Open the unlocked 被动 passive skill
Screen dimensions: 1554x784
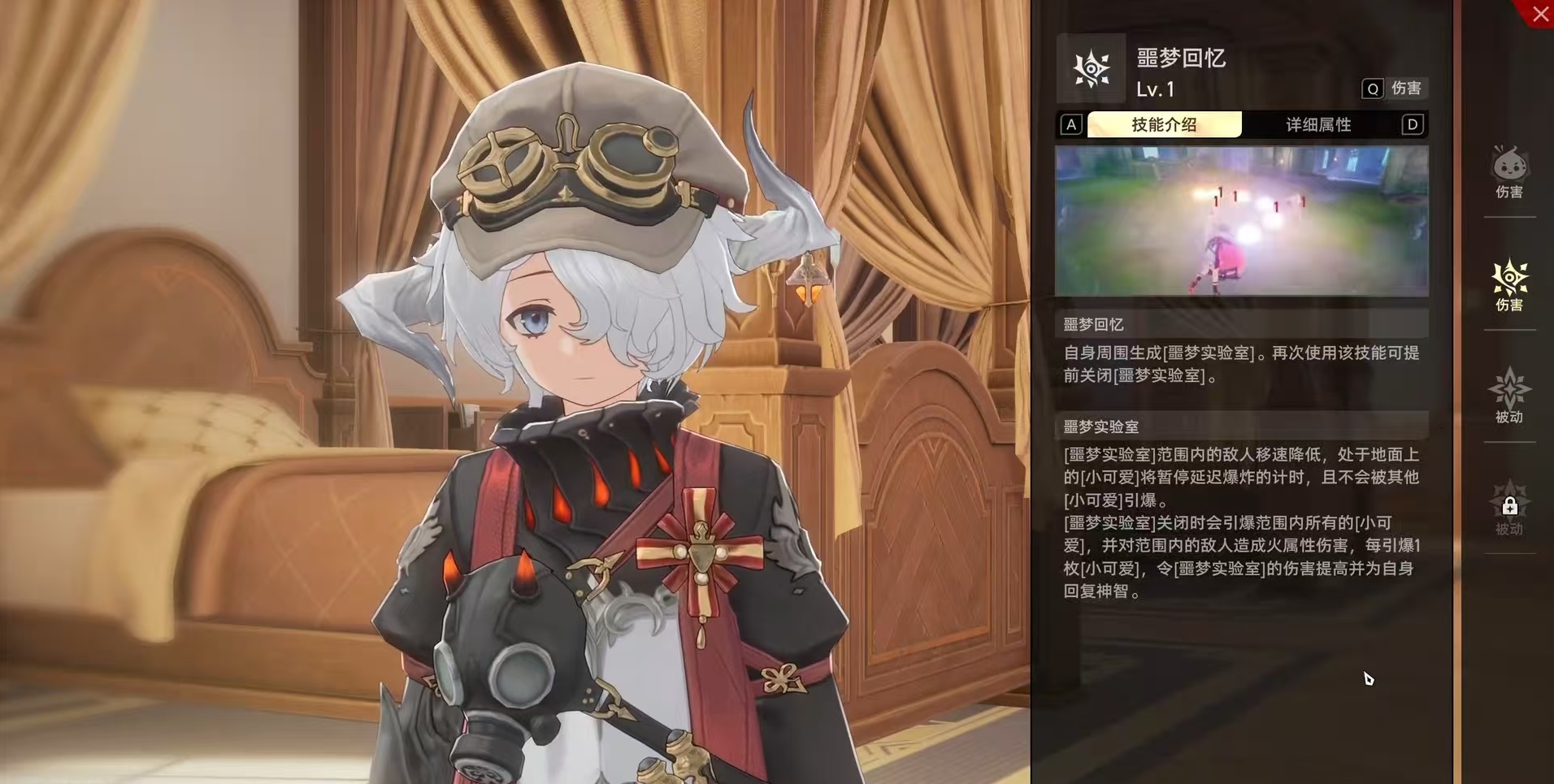pos(1509,395)
